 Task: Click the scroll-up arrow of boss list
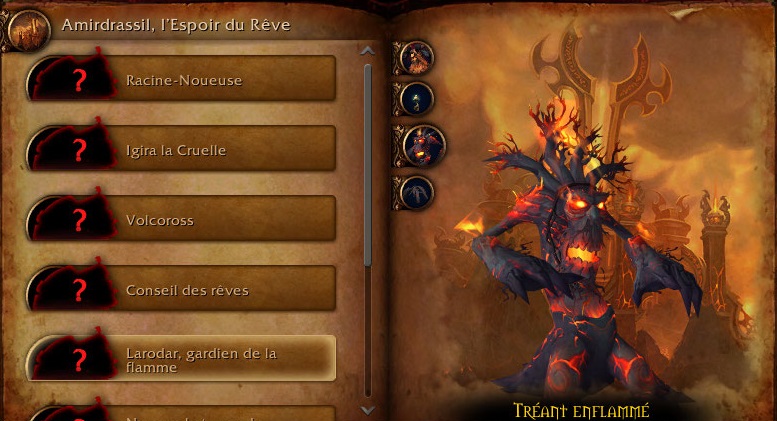(368, 50)
